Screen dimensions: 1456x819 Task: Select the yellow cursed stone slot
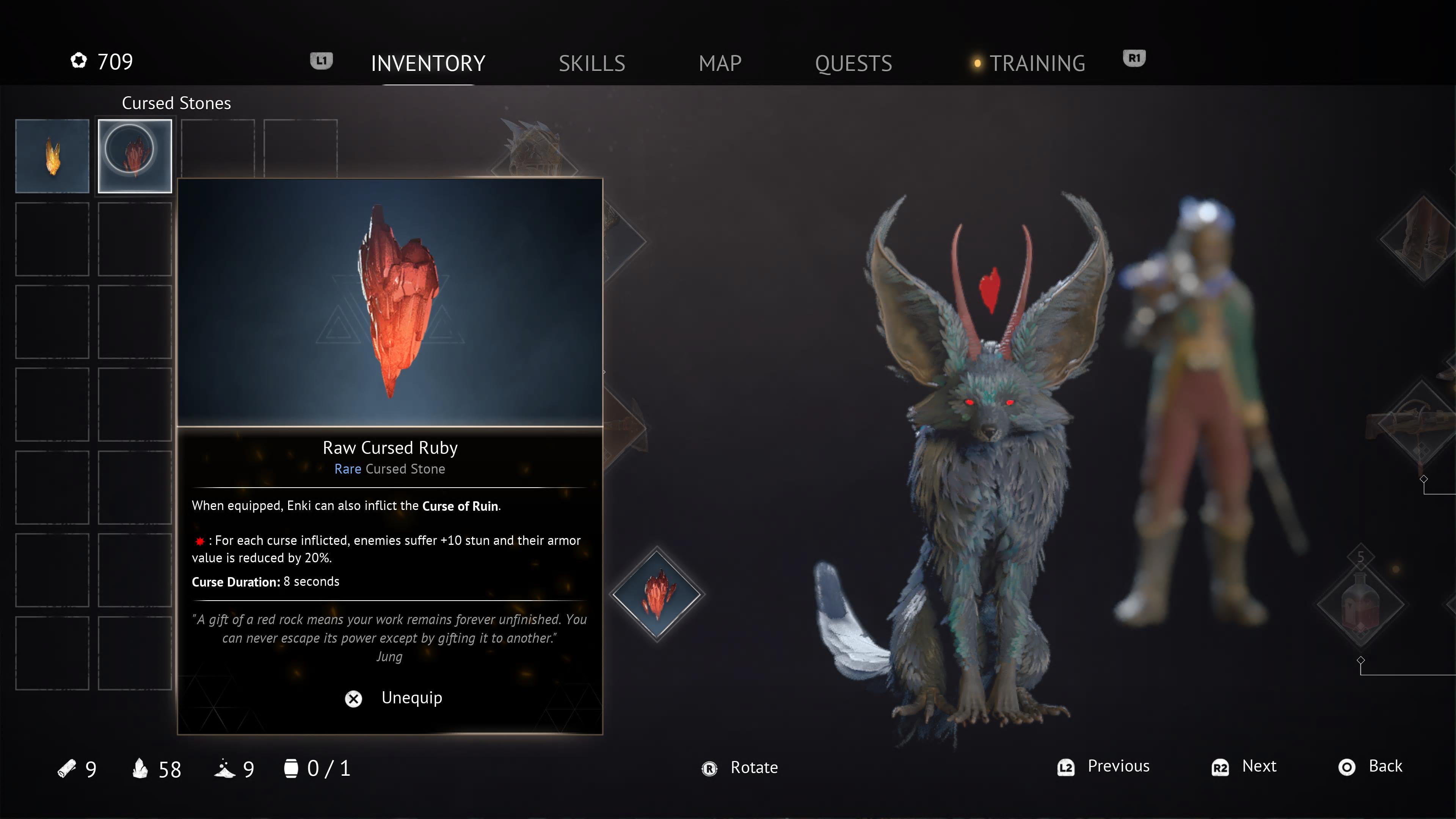pos(52,156)
